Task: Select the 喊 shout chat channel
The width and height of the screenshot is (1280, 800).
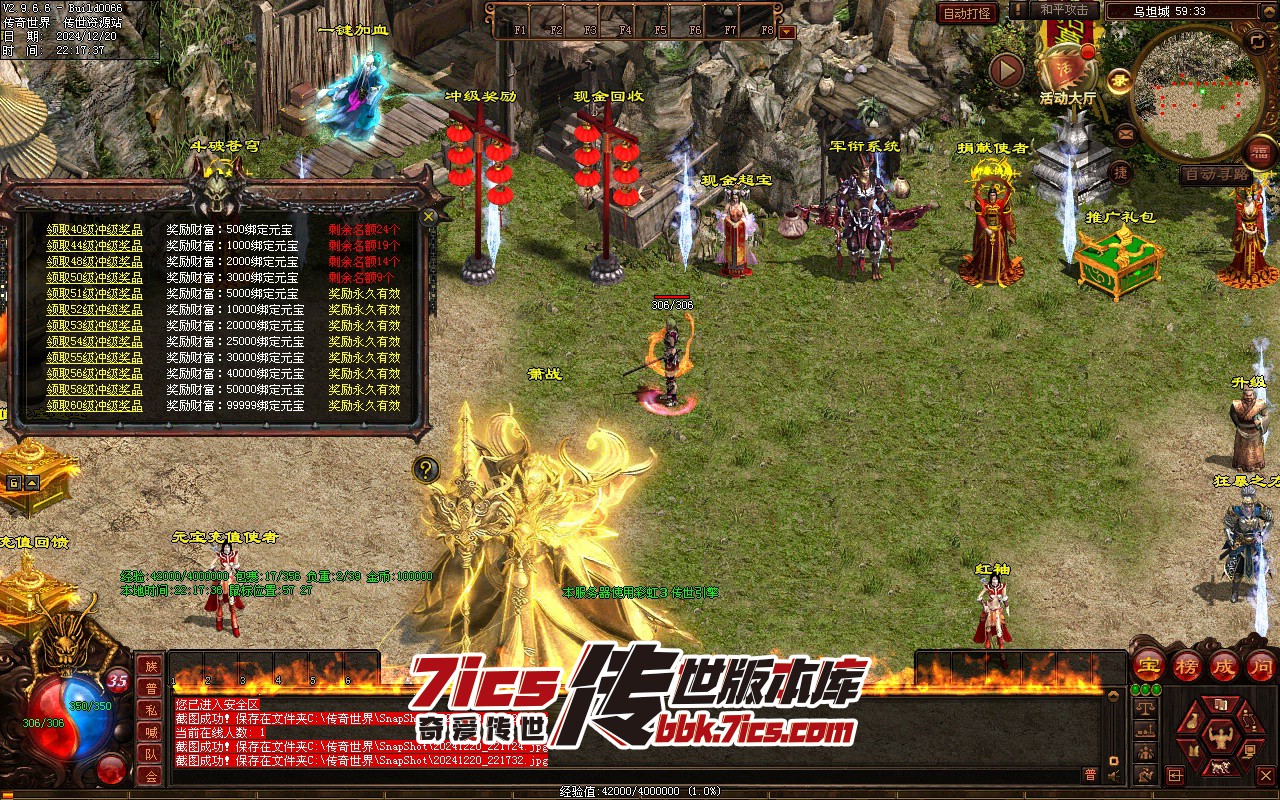Action: (x=150, y=732)
